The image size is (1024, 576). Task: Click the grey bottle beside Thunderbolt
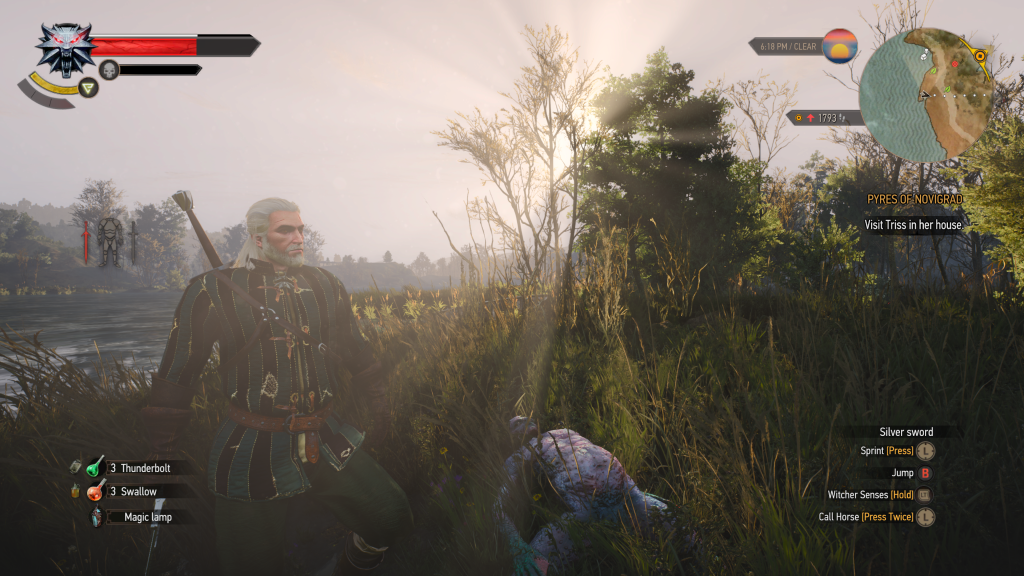(76, 467)
